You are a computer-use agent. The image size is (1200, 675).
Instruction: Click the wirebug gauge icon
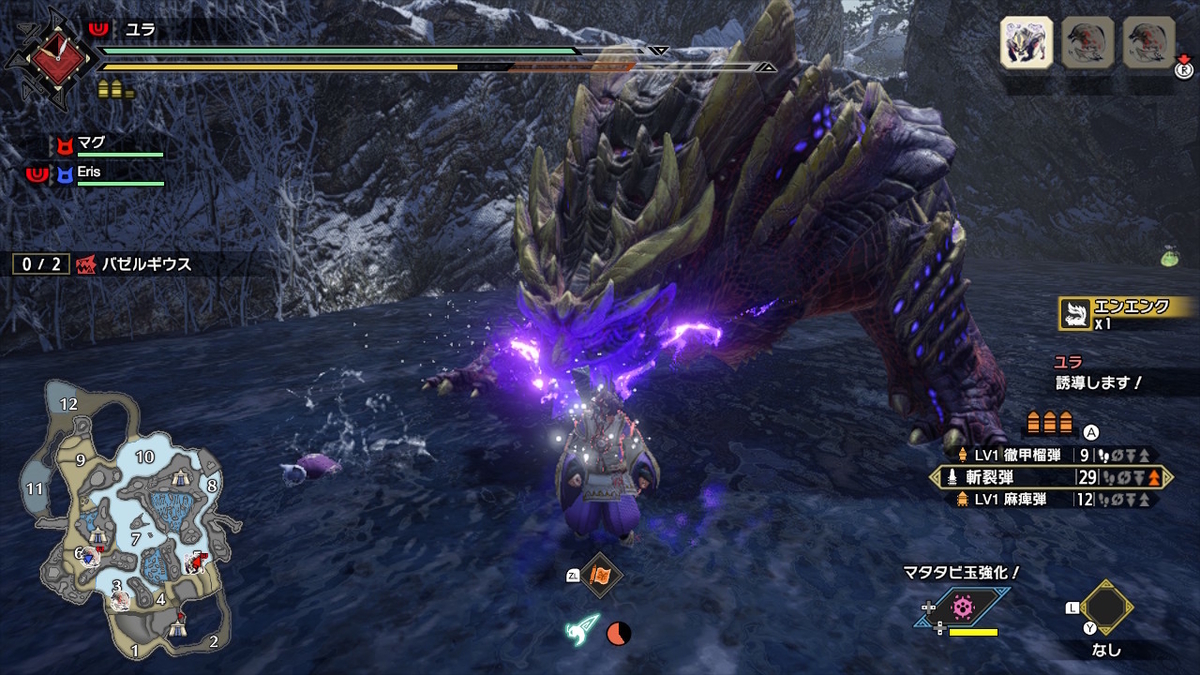(x=585, y=630)
